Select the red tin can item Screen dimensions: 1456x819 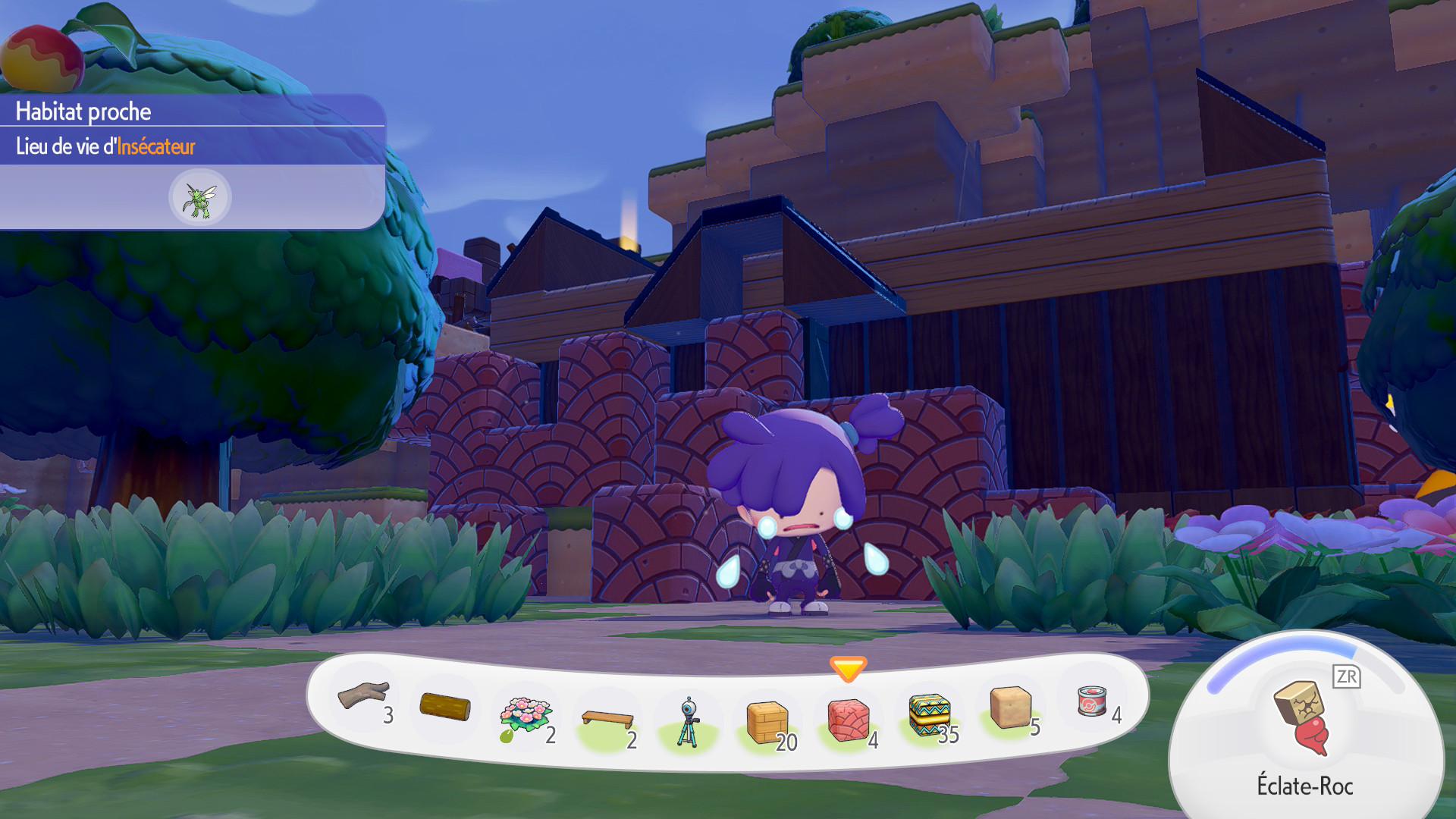(1091, 701)
